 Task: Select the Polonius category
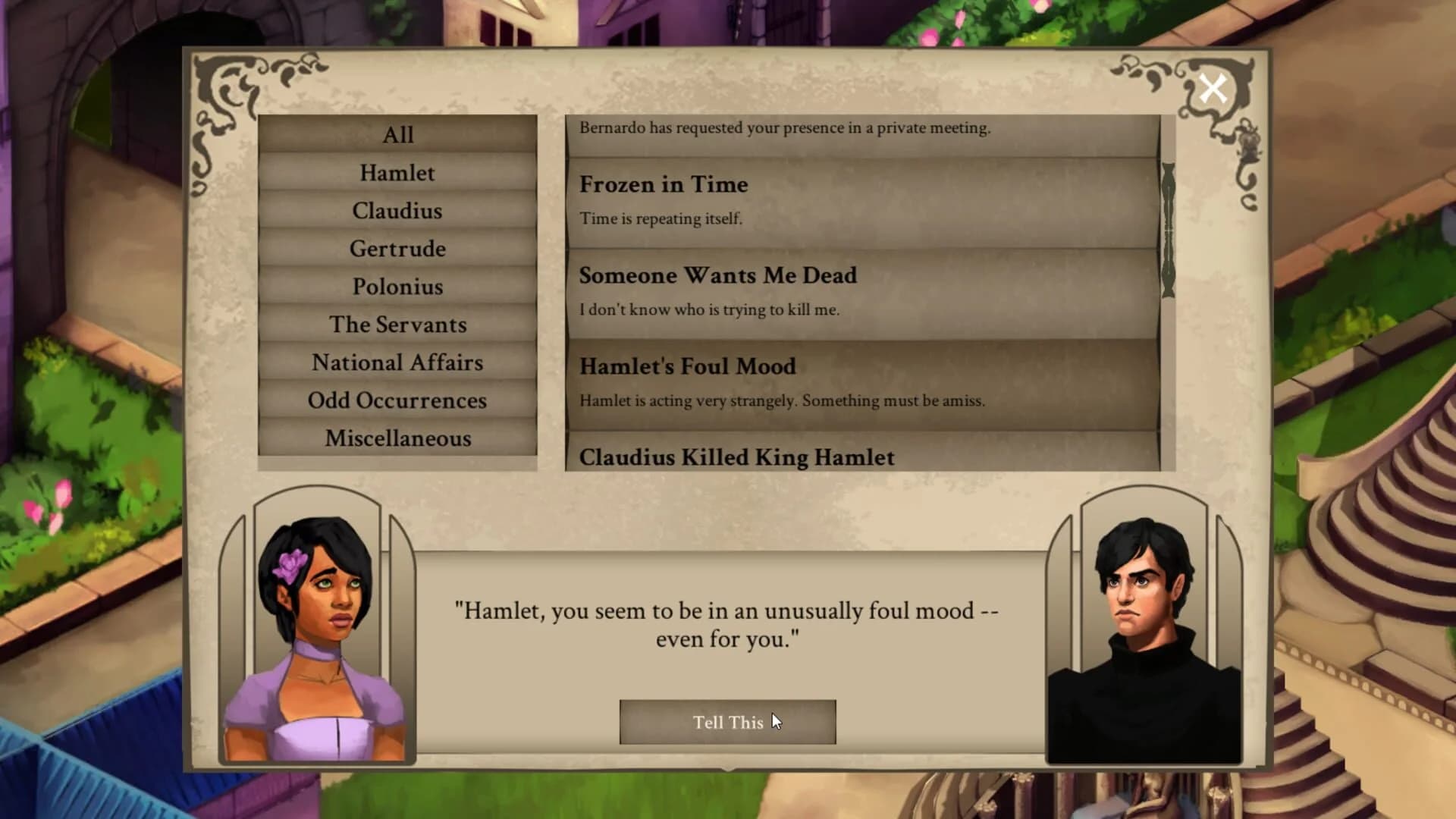pyautogui.click(x=397, y=287)
